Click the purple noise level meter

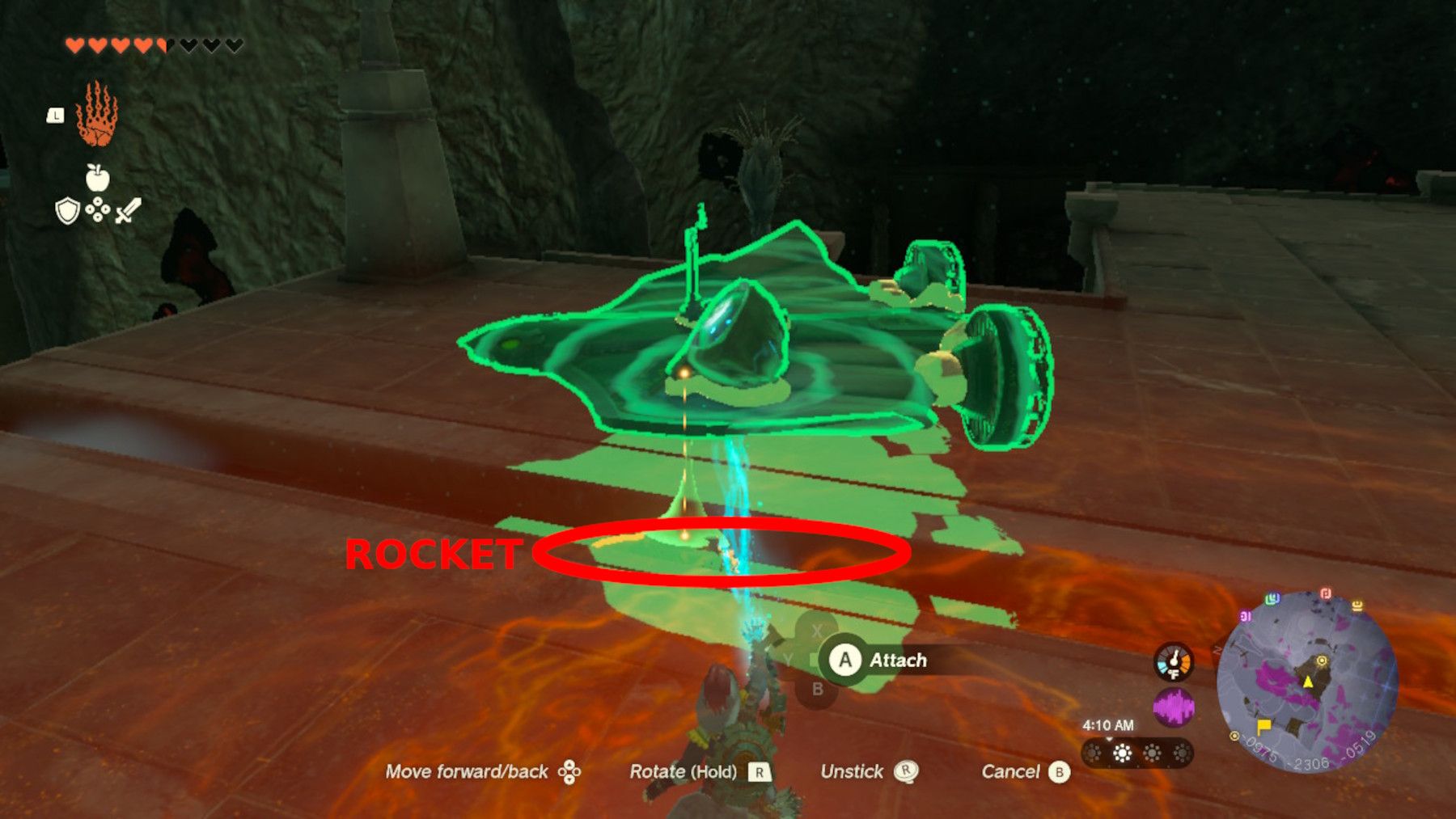tap(1175, 707)
